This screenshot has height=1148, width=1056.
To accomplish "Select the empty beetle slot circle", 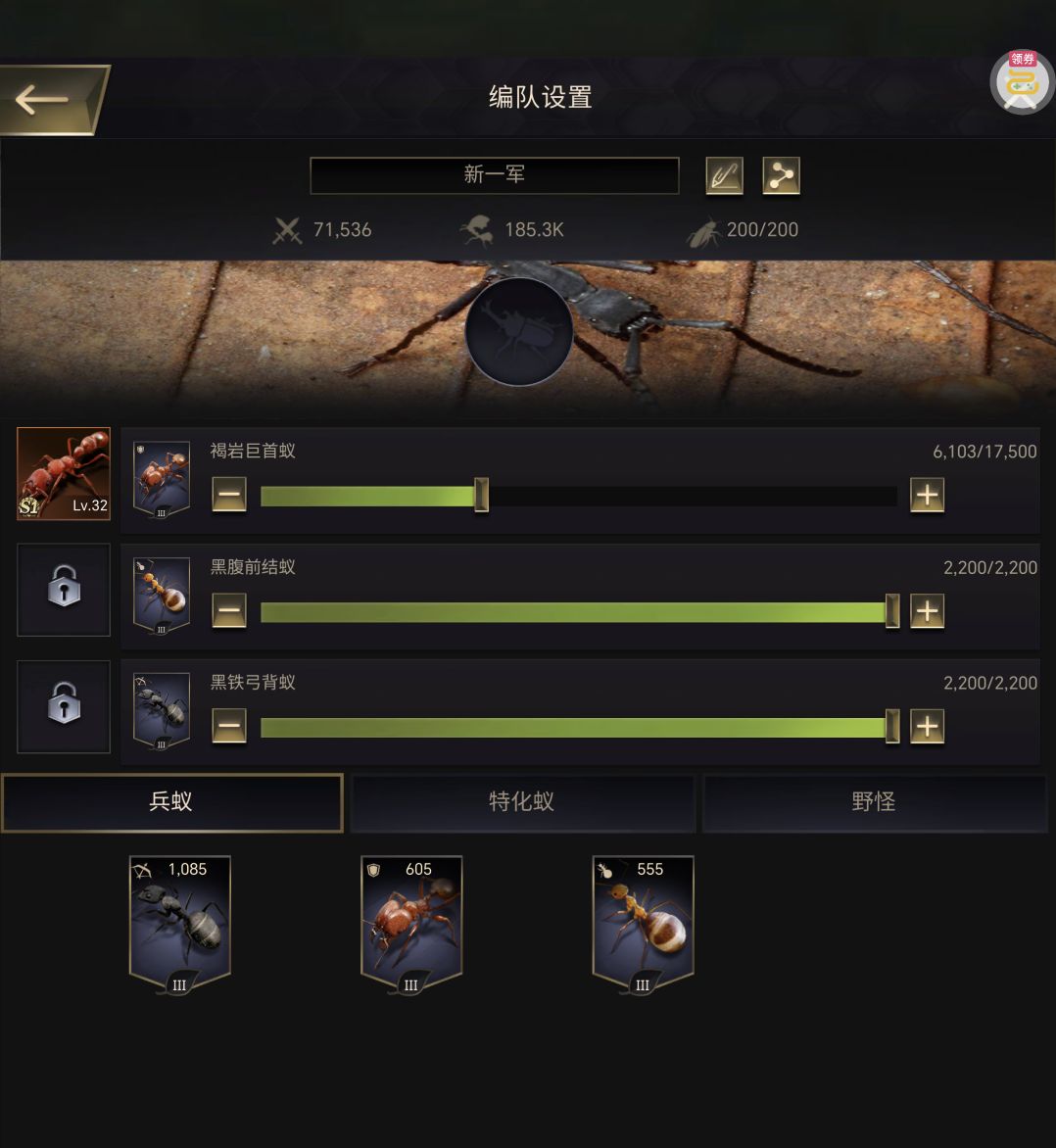I will [518, 331].
